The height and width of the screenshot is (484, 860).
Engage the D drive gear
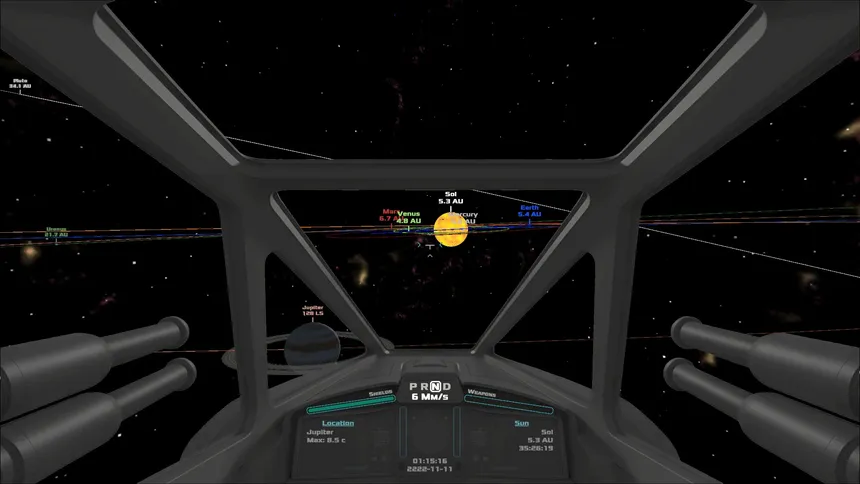pos(447,386)
